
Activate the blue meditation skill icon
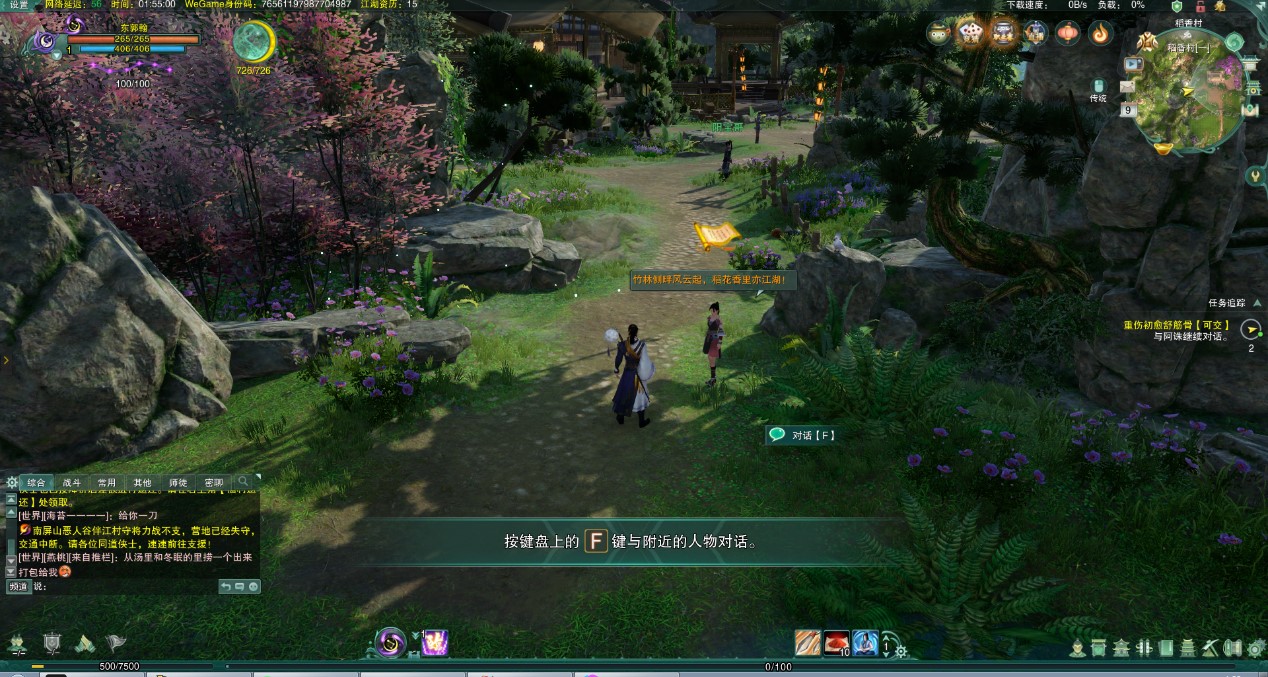(x=865, y=643)
